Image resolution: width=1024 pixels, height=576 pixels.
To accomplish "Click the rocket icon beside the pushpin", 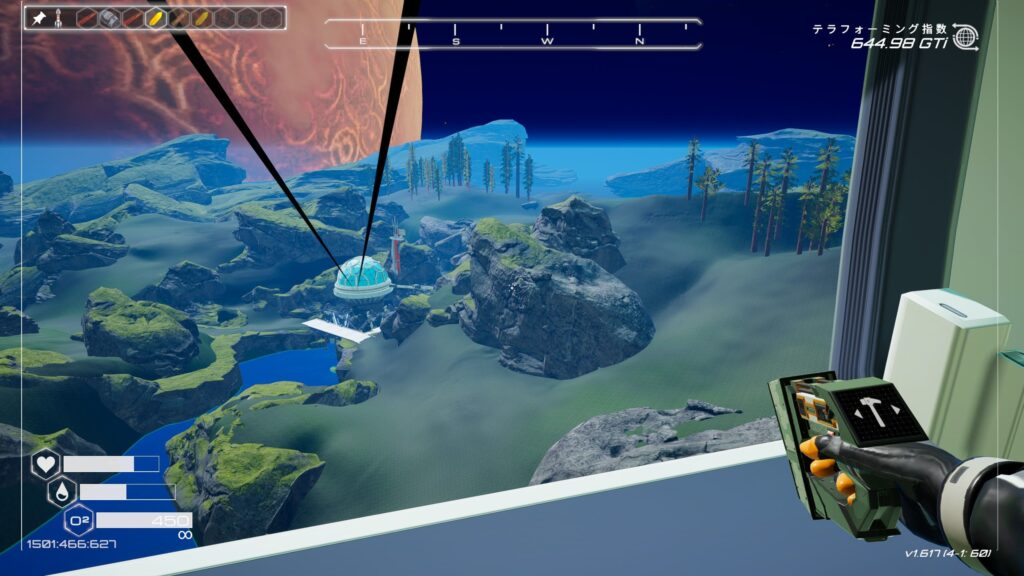I will (60, 18).
